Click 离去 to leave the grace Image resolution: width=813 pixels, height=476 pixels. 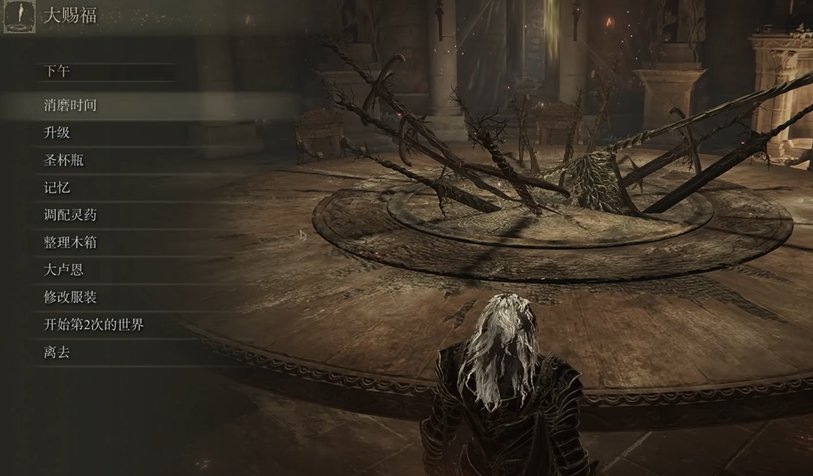coord(57,352)
